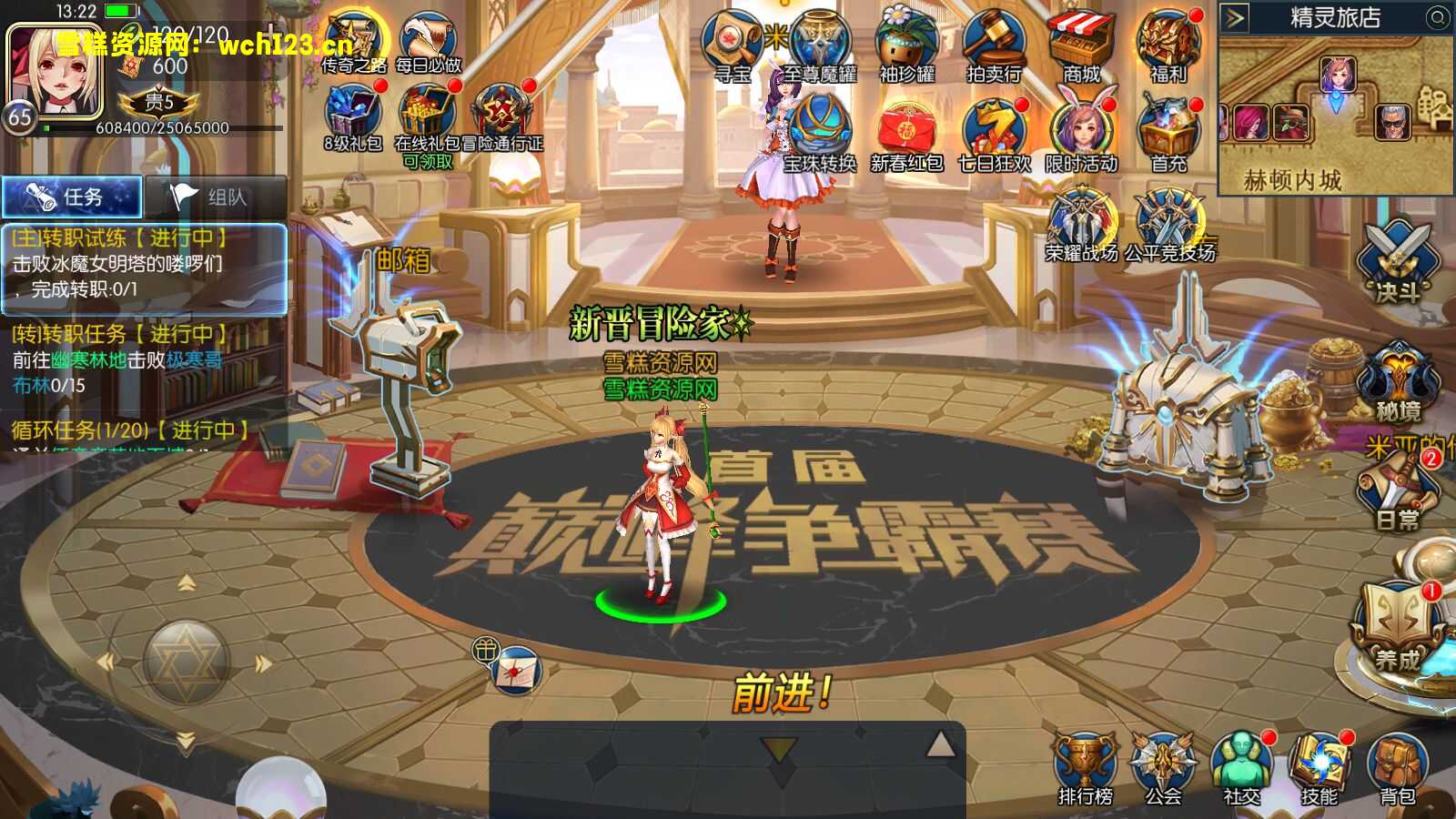Open the 拍卖行 auction house

click(995, 47)
